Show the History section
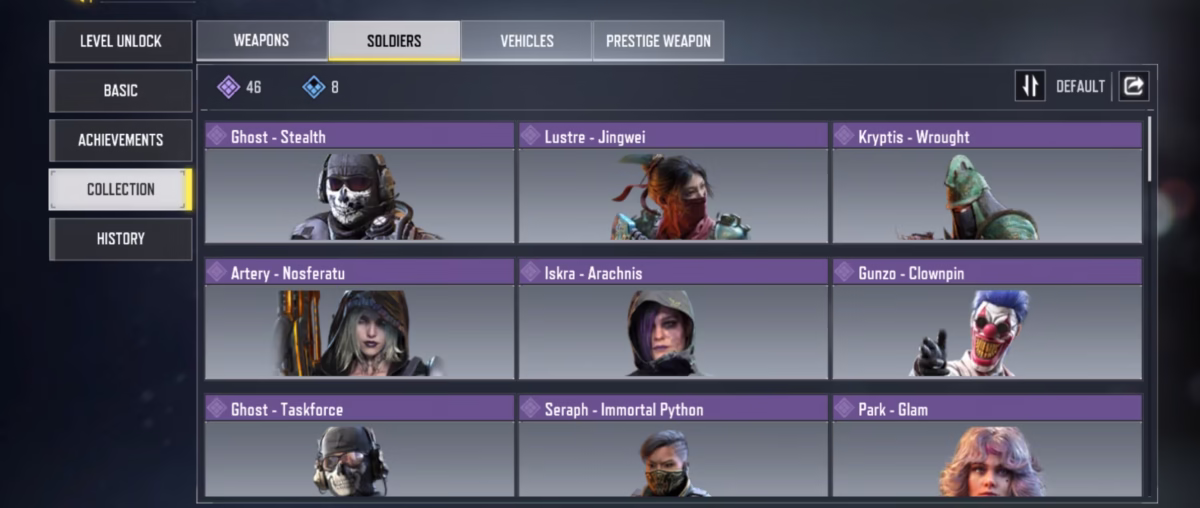The height and width of the screenshot is (508, 1200). tap(120, 239)
